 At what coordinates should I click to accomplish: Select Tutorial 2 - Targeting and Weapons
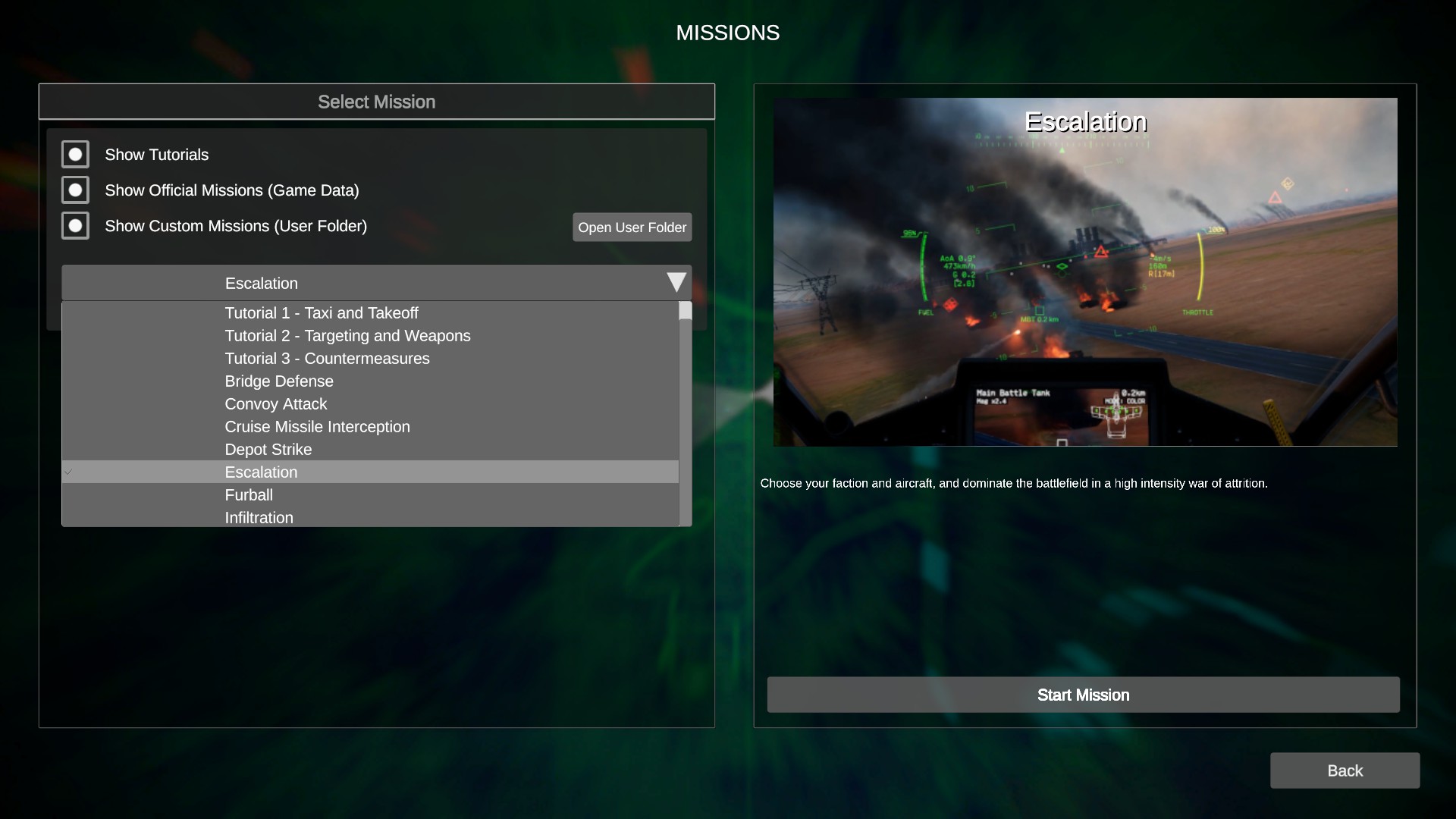point(347,335)
